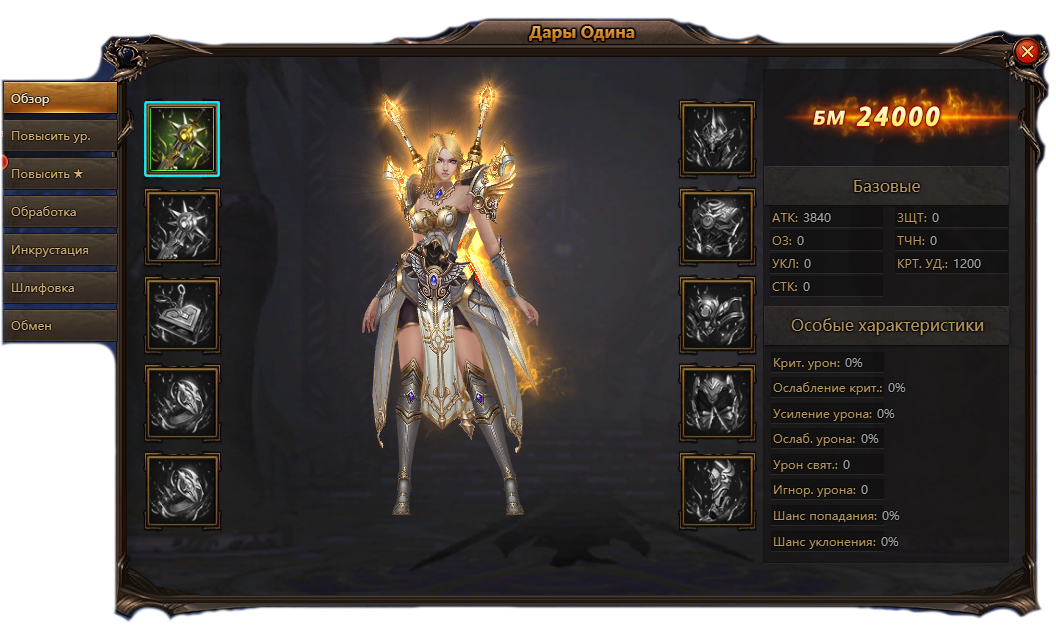The height and width of the screenshot is (625, 1056).
Task: Go to the Обработка tab
Action: (59, 212)
